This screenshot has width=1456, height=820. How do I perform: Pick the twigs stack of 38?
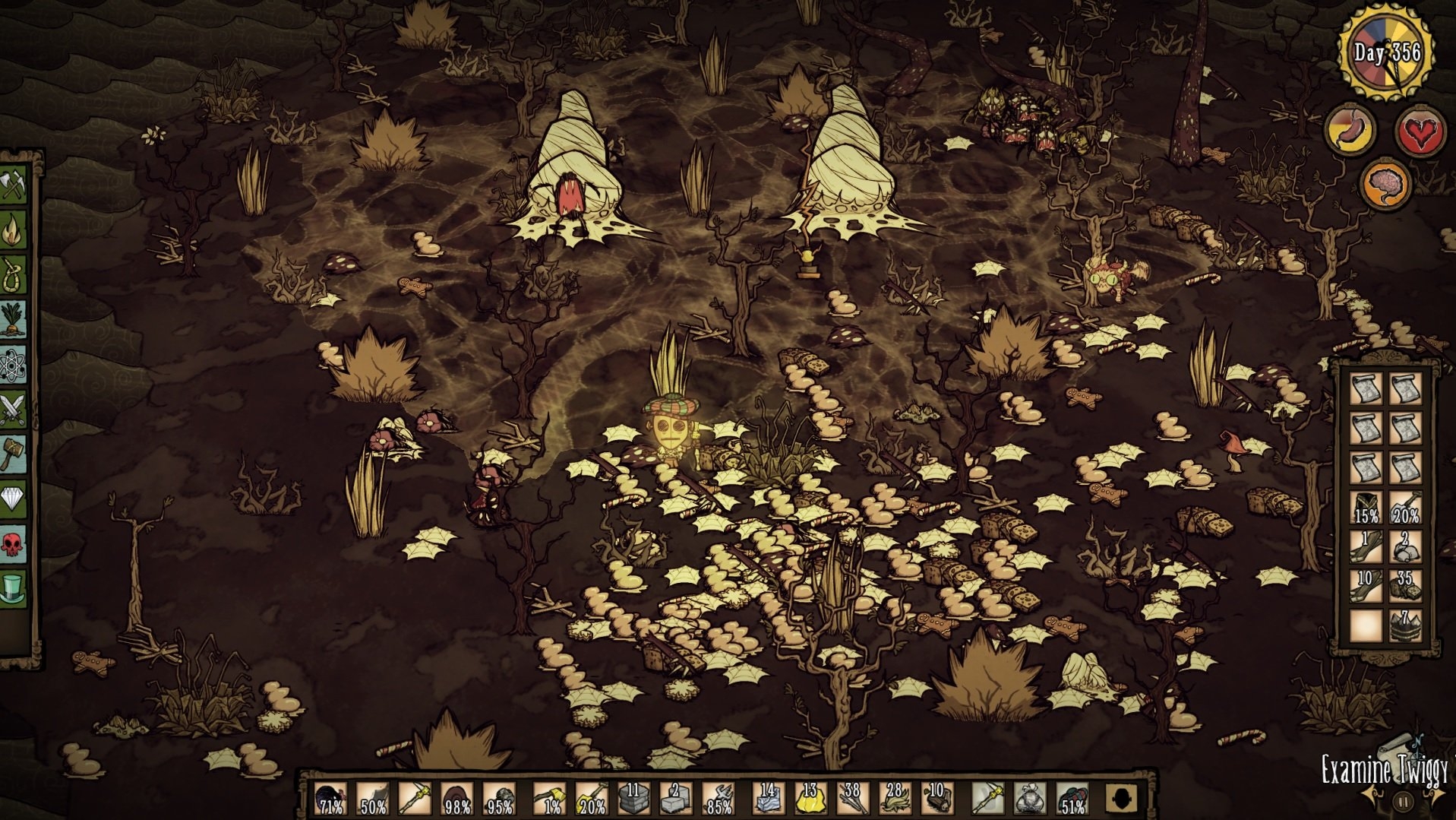pyautogui.click(x=852, y=799)
